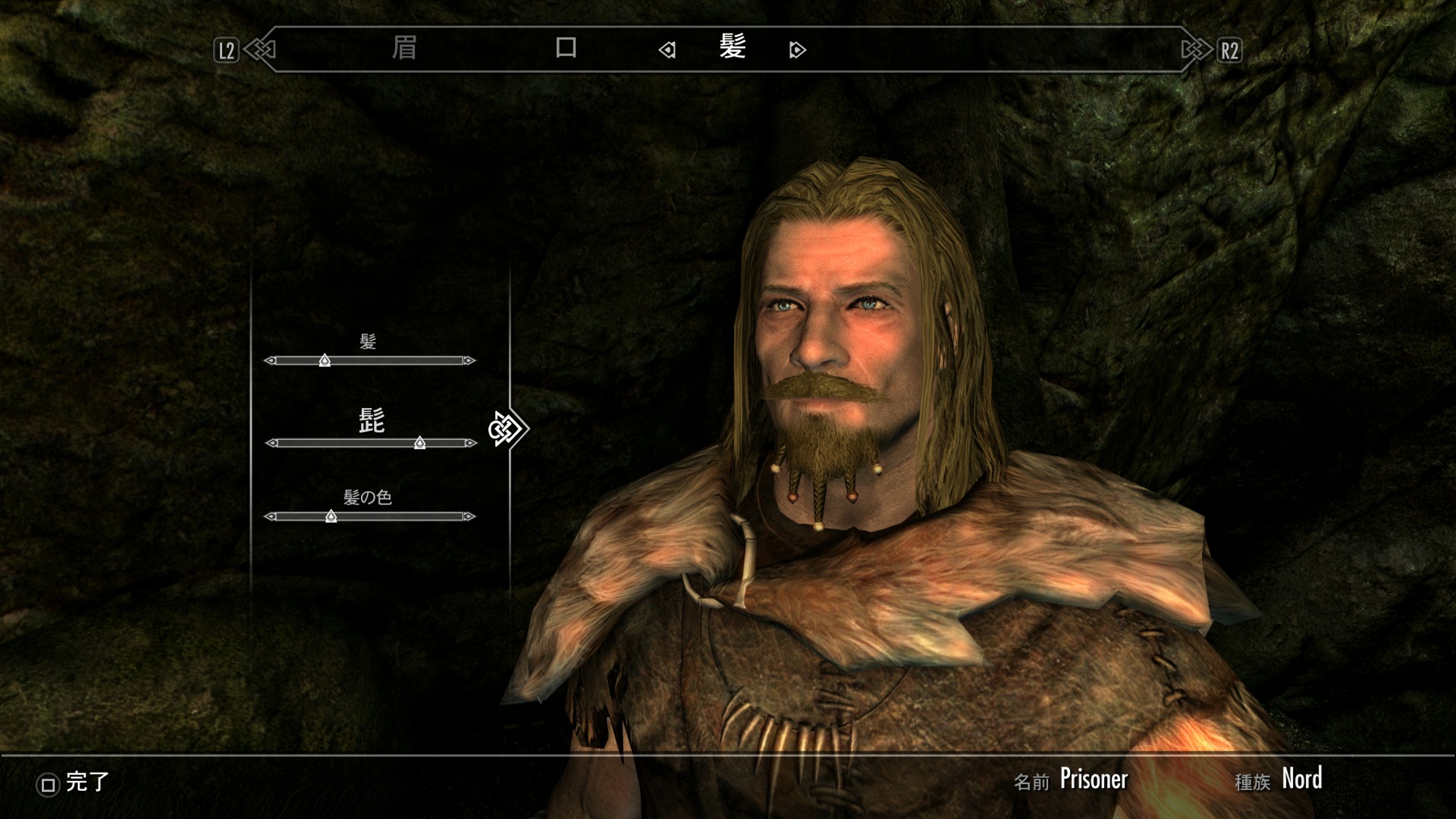Choose the Nord race label
Image resolution: width=1456 pixels, height=819 pixels.
1301,779
